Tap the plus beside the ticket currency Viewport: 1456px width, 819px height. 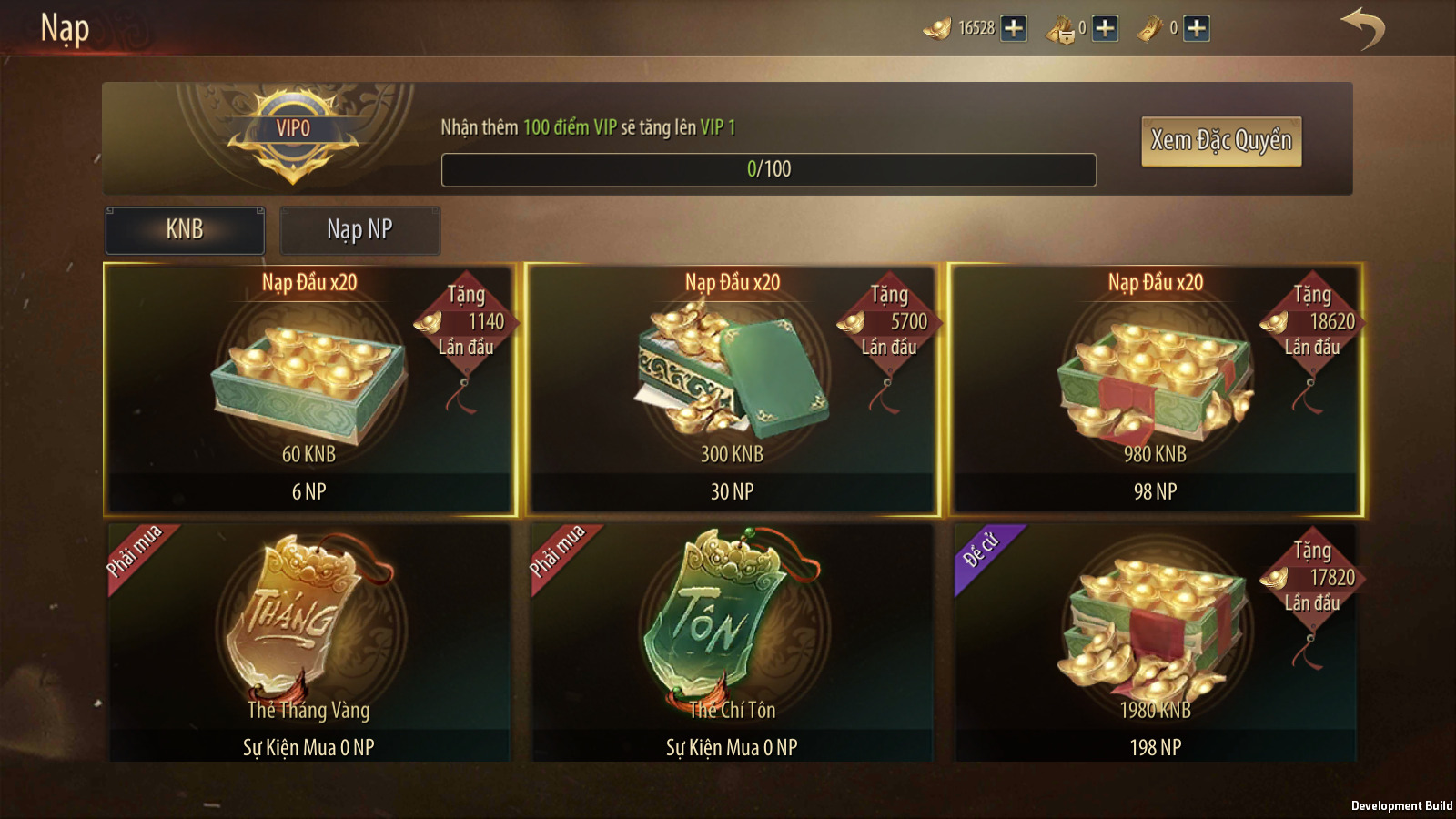[1197, 29]
